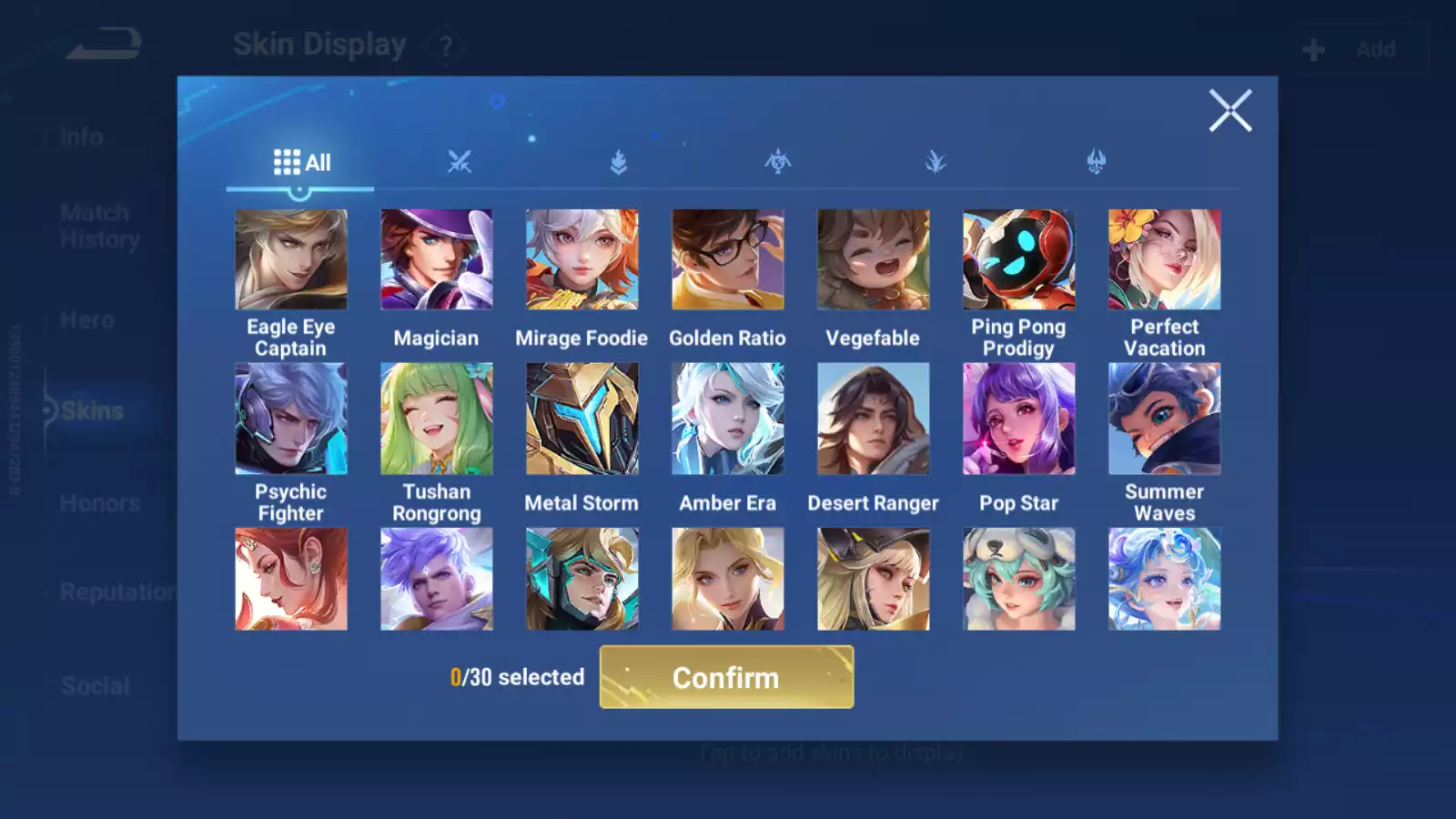Select the Pop Star skin
Image resolution: width=1456 pixels, height=819 pixels.
click(x=1019, y=420)
